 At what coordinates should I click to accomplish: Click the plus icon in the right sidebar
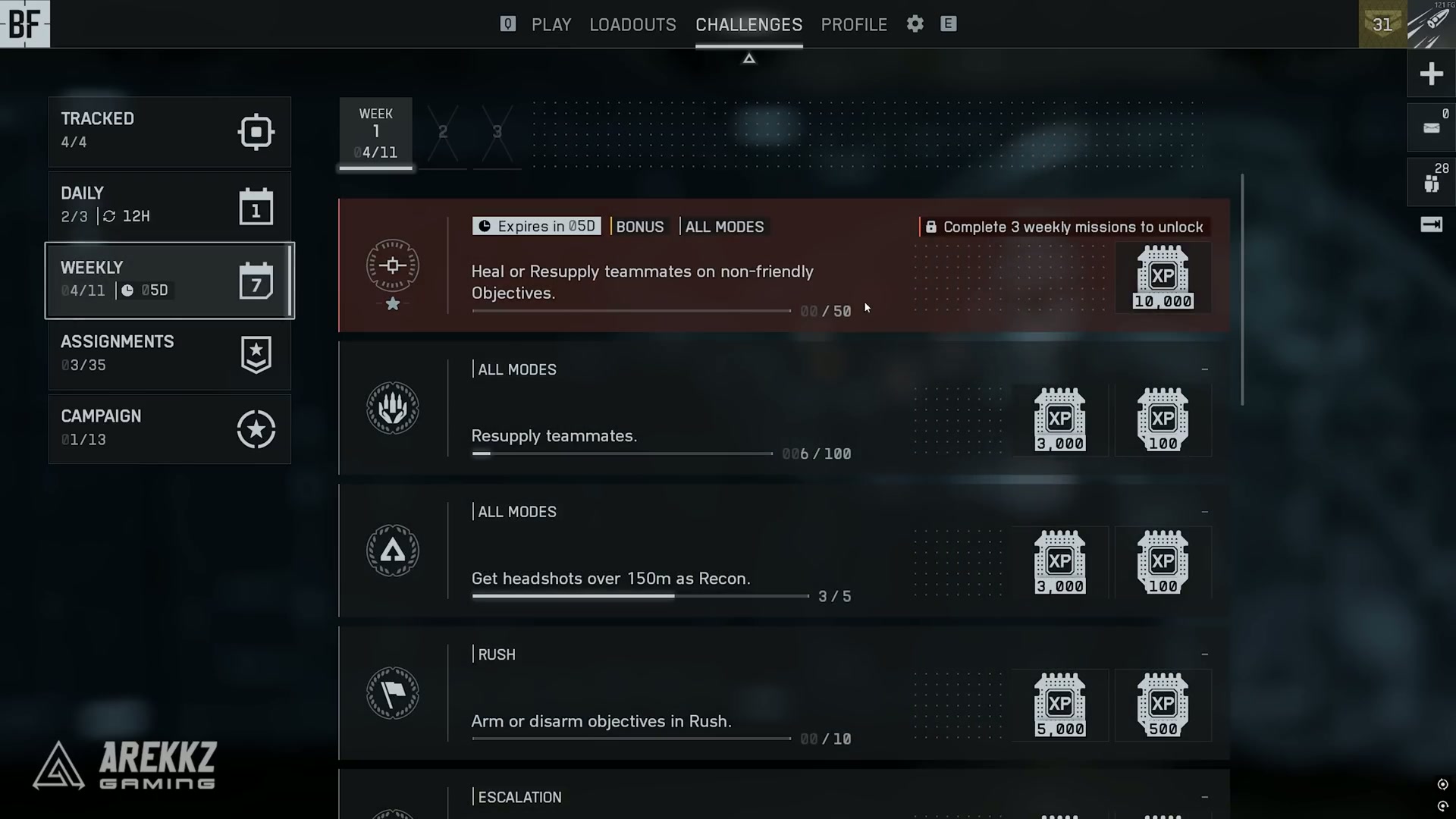[1432, 74]
